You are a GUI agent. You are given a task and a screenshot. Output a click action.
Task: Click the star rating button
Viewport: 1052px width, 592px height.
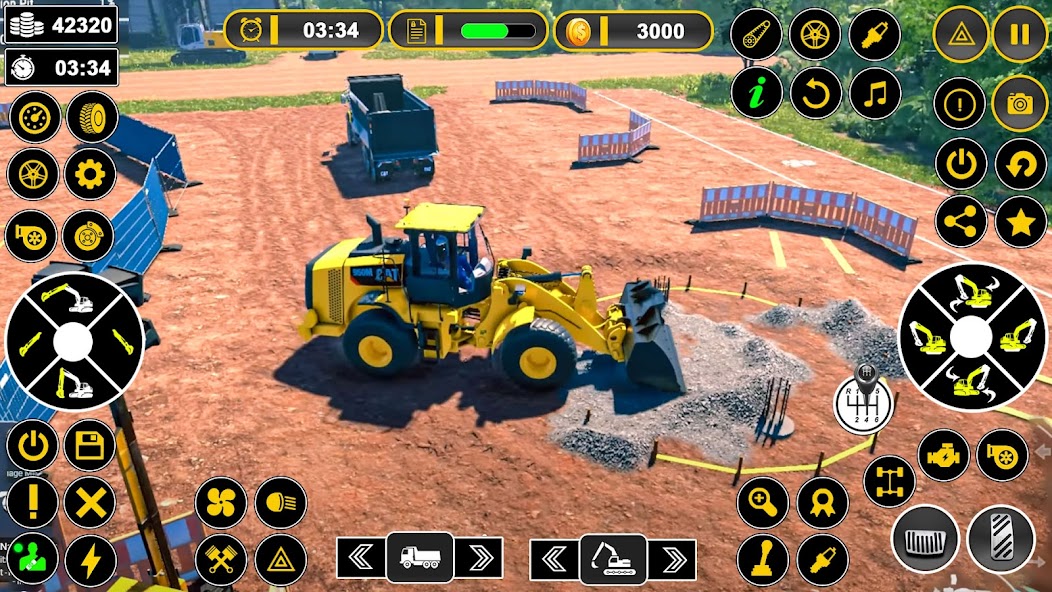tap(1020, 222)
